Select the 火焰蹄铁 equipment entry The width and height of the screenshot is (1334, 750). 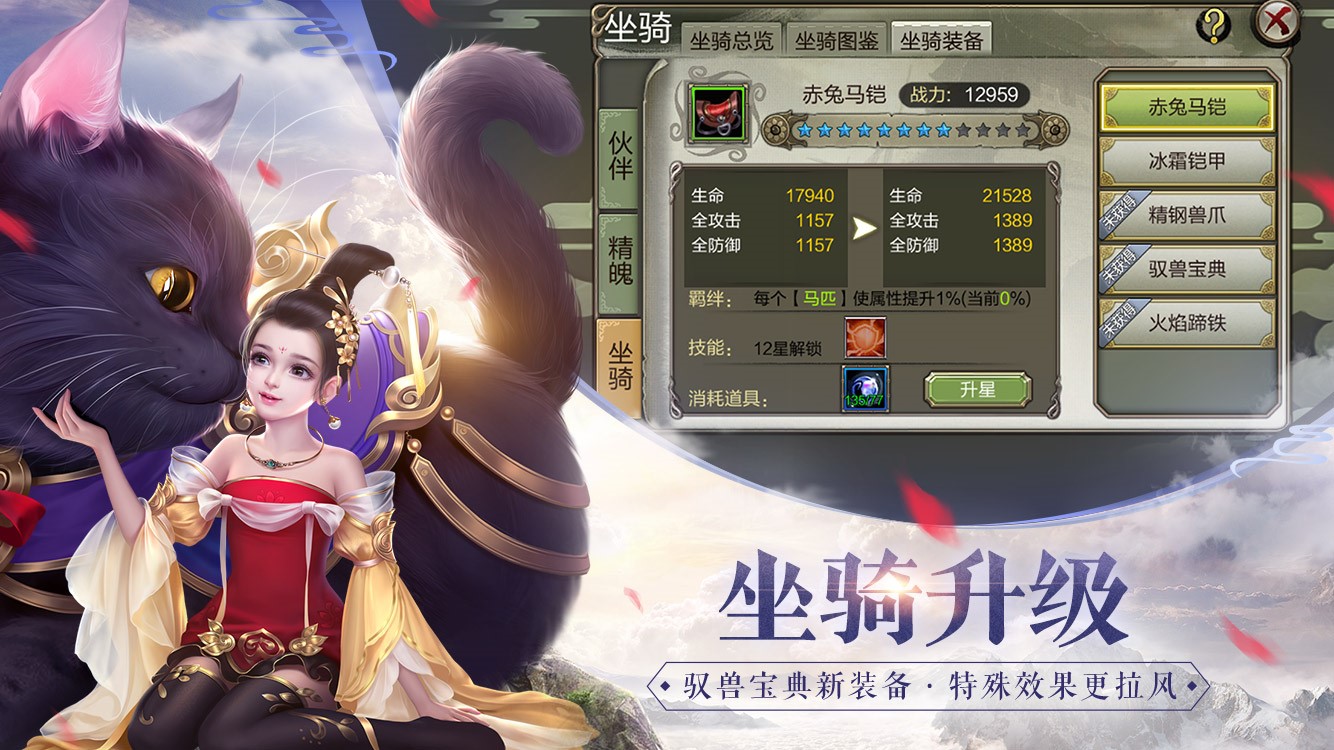click(1187, 323)
